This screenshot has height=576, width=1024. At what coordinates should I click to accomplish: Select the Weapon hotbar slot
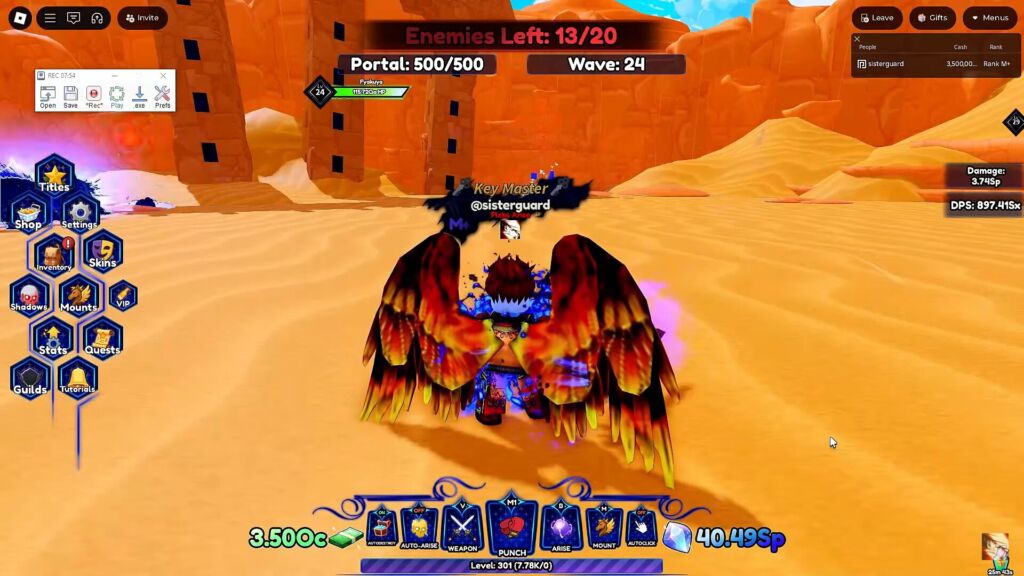point(462,526)
